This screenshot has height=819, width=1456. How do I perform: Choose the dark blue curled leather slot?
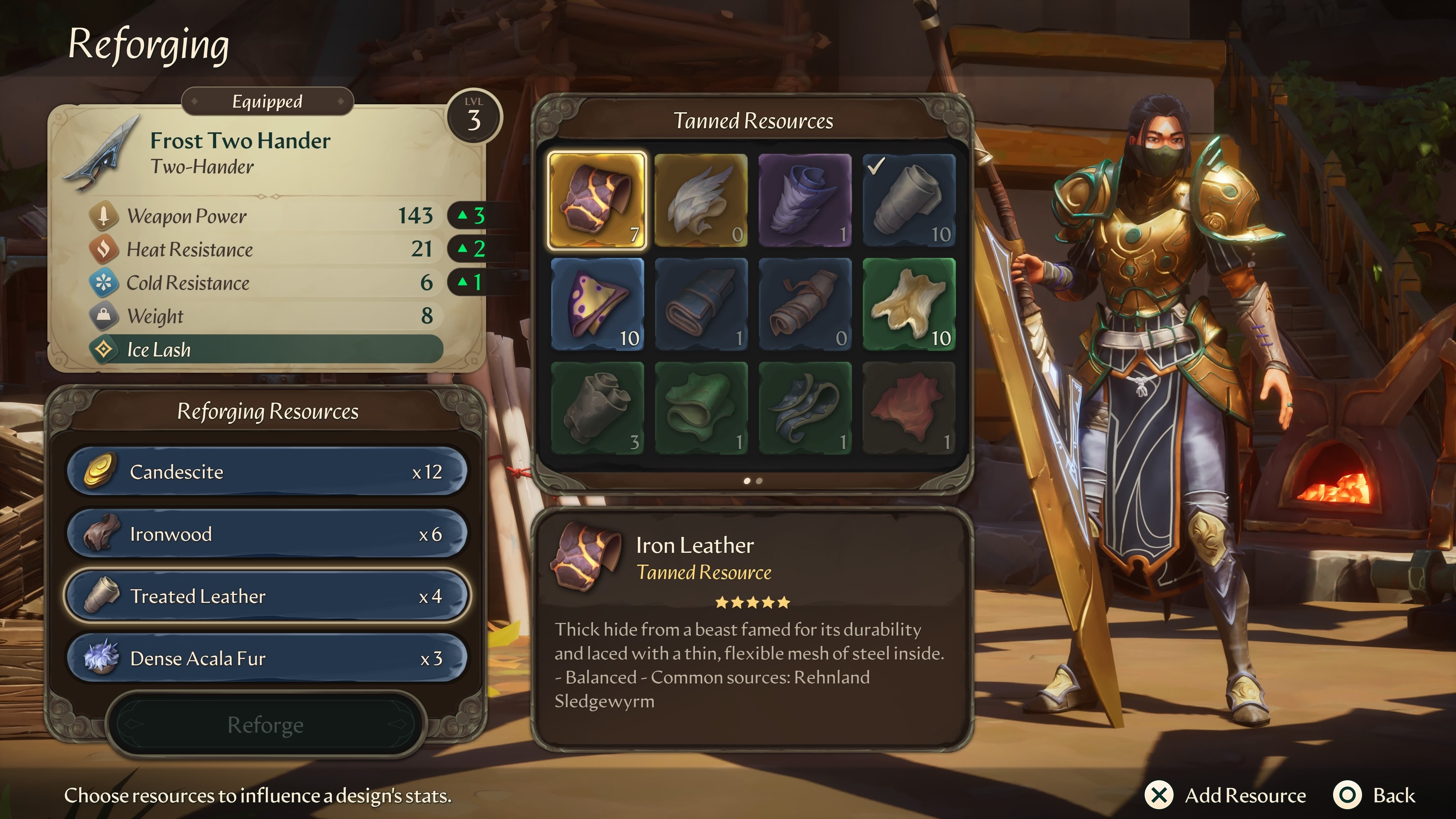(x=805, y=408)
